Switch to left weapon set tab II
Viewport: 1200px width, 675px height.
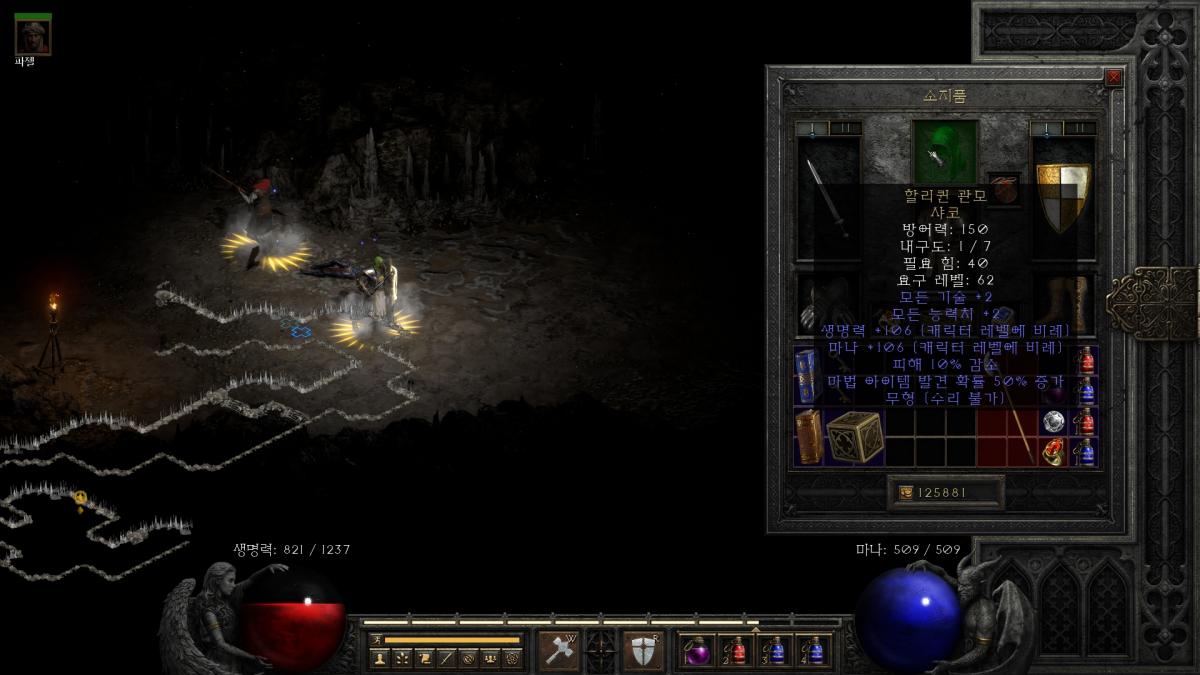coord(846,128)
